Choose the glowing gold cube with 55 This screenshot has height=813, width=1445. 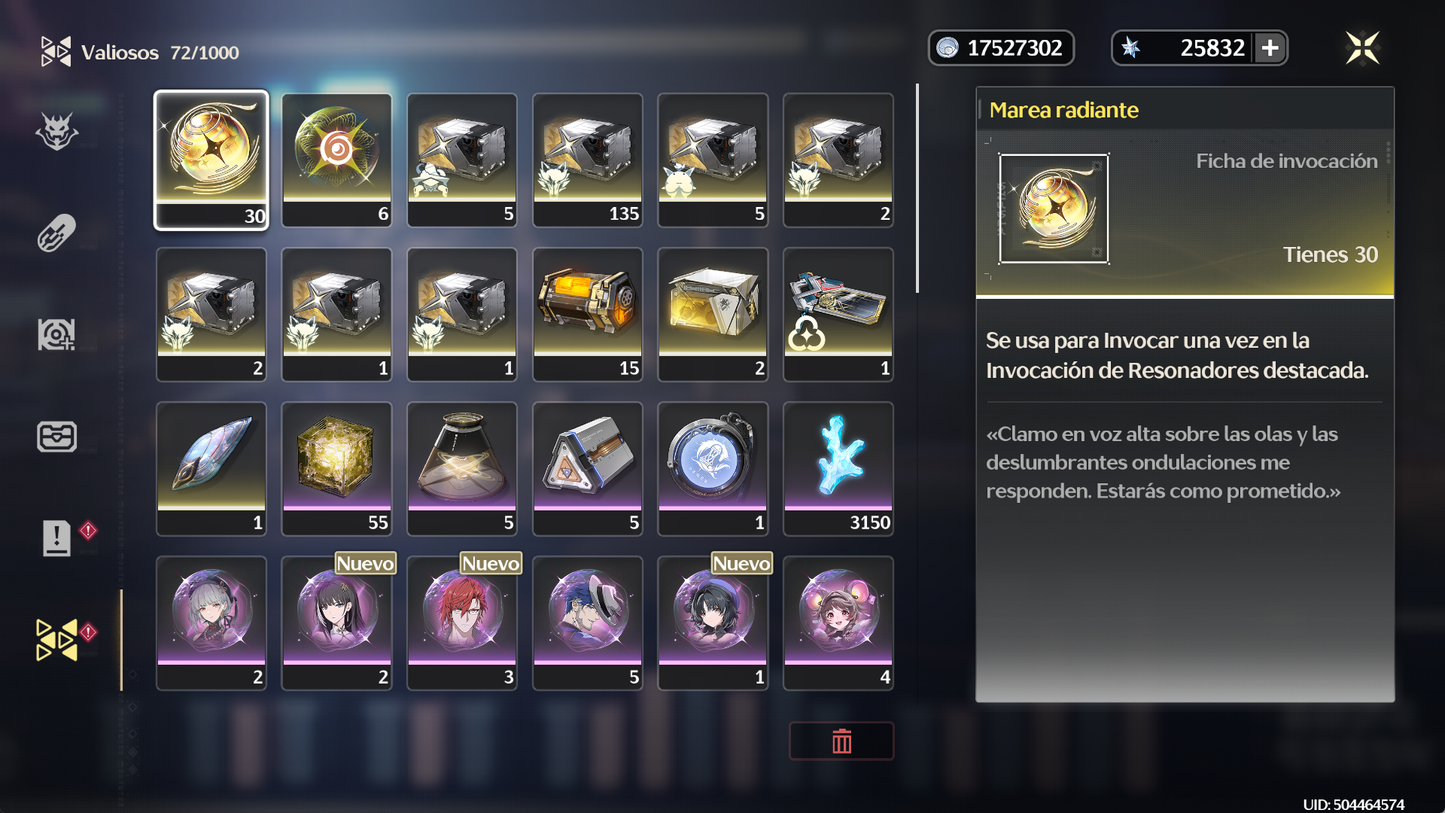[x=337, y=468]
